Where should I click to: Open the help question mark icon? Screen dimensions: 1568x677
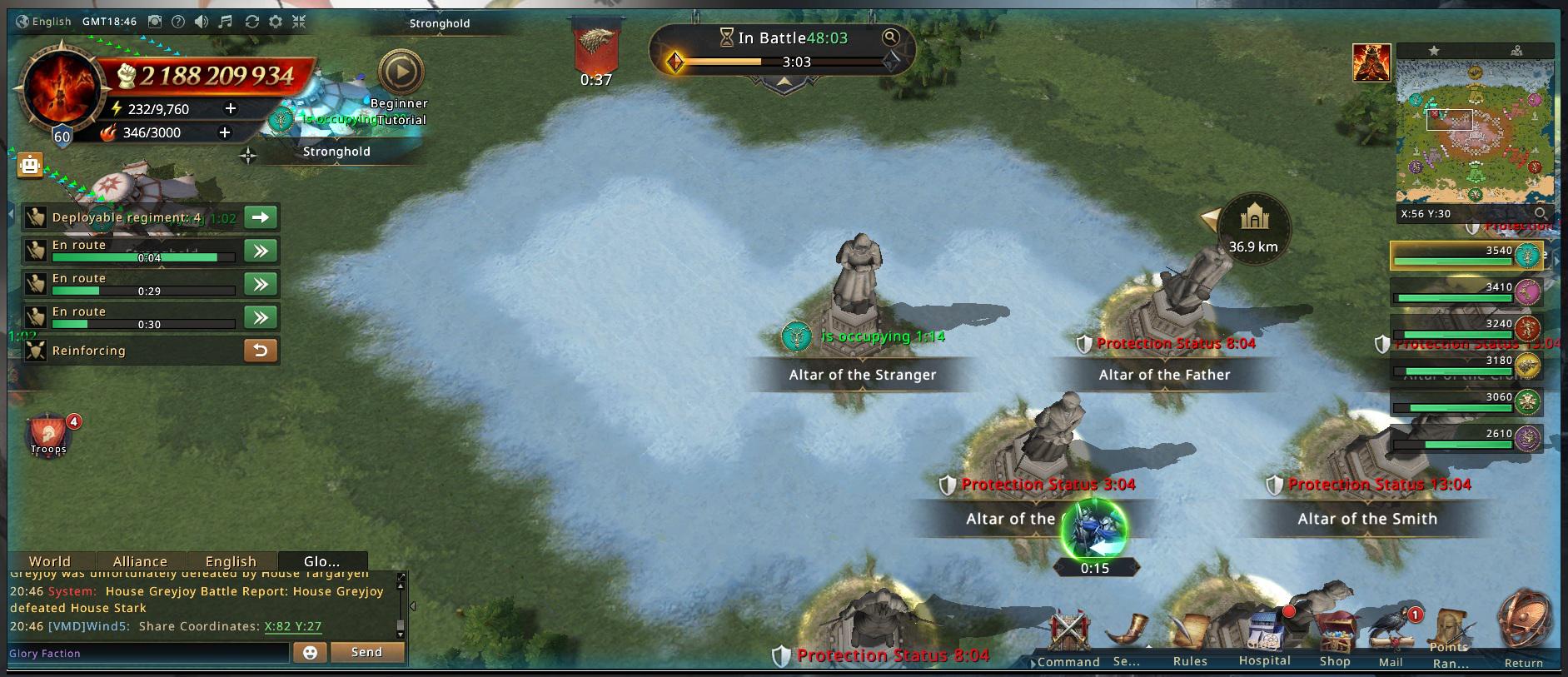click(178, 22)
